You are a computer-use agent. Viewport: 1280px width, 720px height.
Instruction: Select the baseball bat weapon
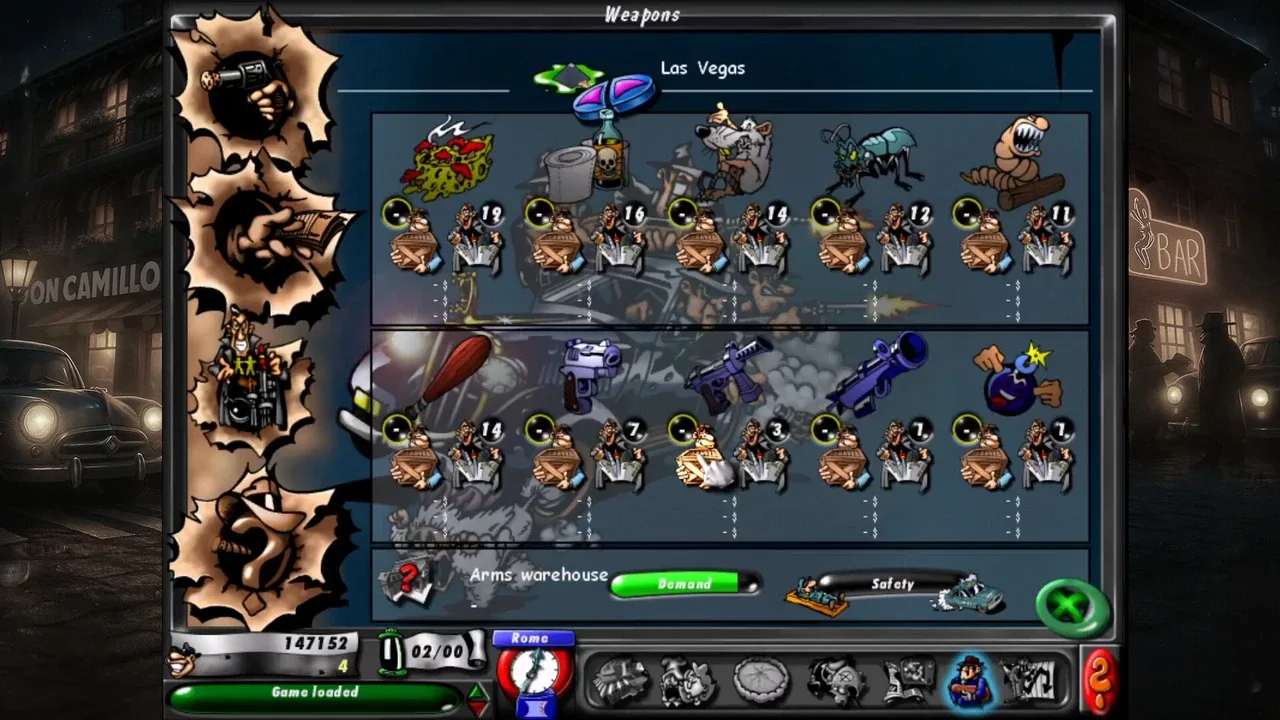pyautogui.click(x=450, y=375)
